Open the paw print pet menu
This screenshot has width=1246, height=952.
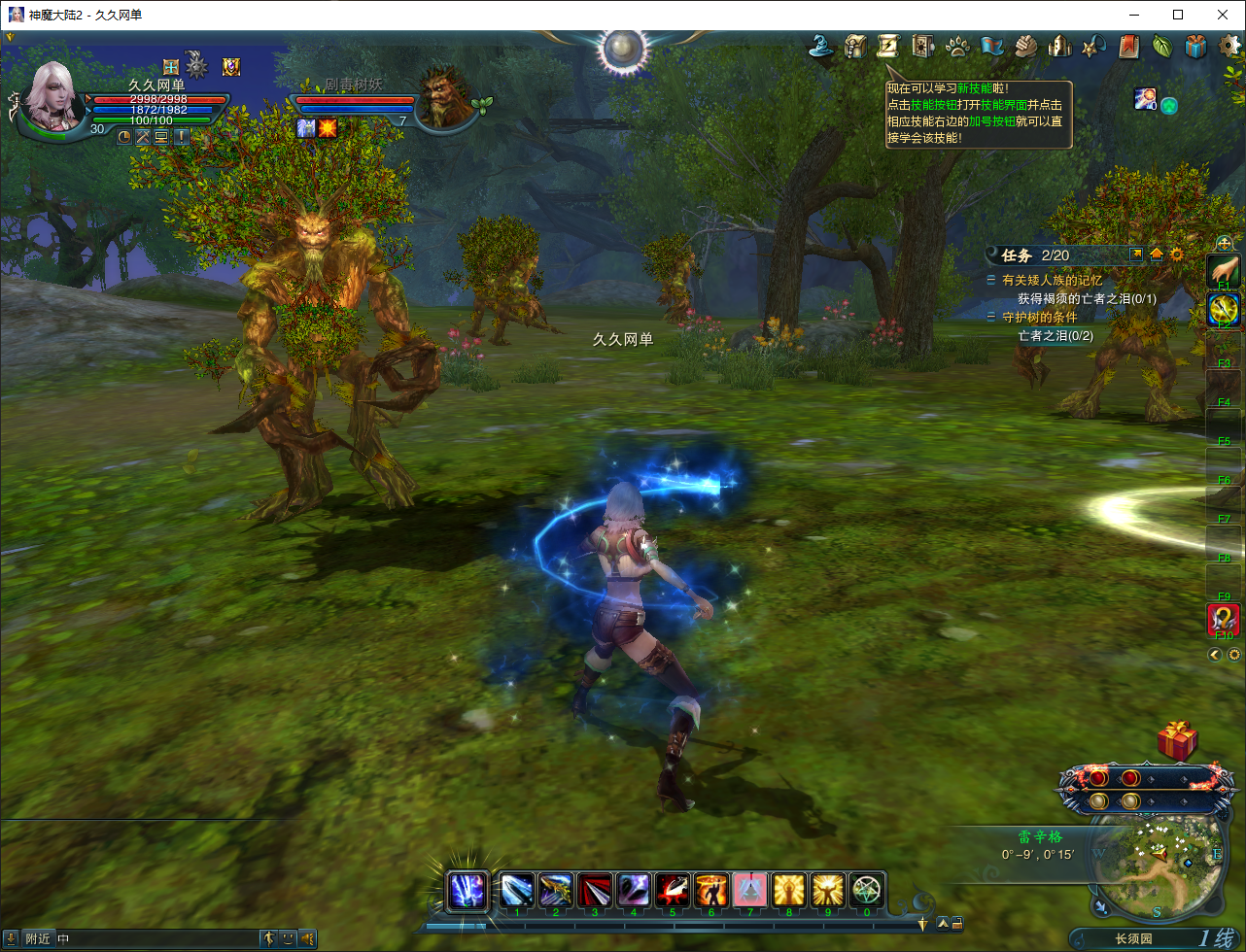tap(957, 46)
